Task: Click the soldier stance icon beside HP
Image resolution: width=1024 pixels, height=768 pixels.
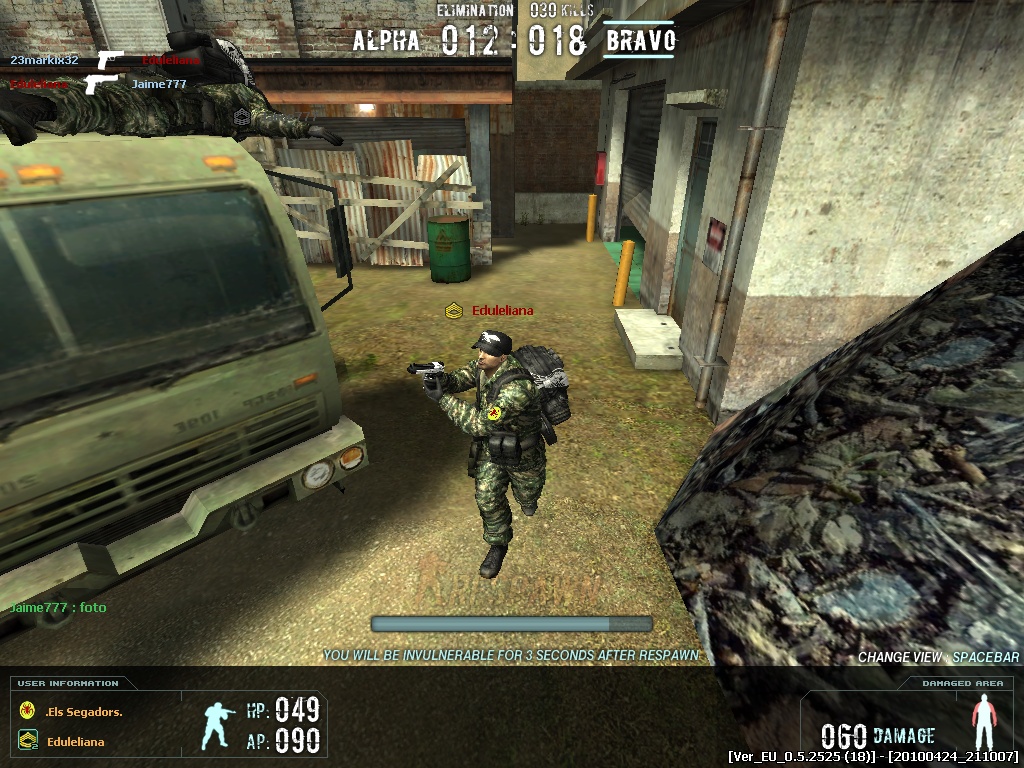Action: (219, 725)
